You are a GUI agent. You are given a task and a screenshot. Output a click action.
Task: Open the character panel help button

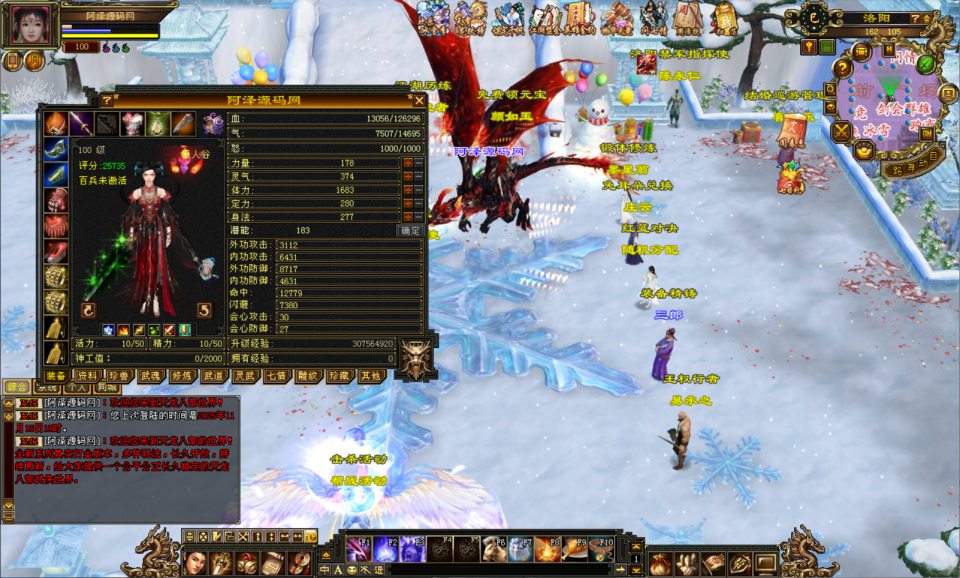pyautogui.click(x=107, y=100)
